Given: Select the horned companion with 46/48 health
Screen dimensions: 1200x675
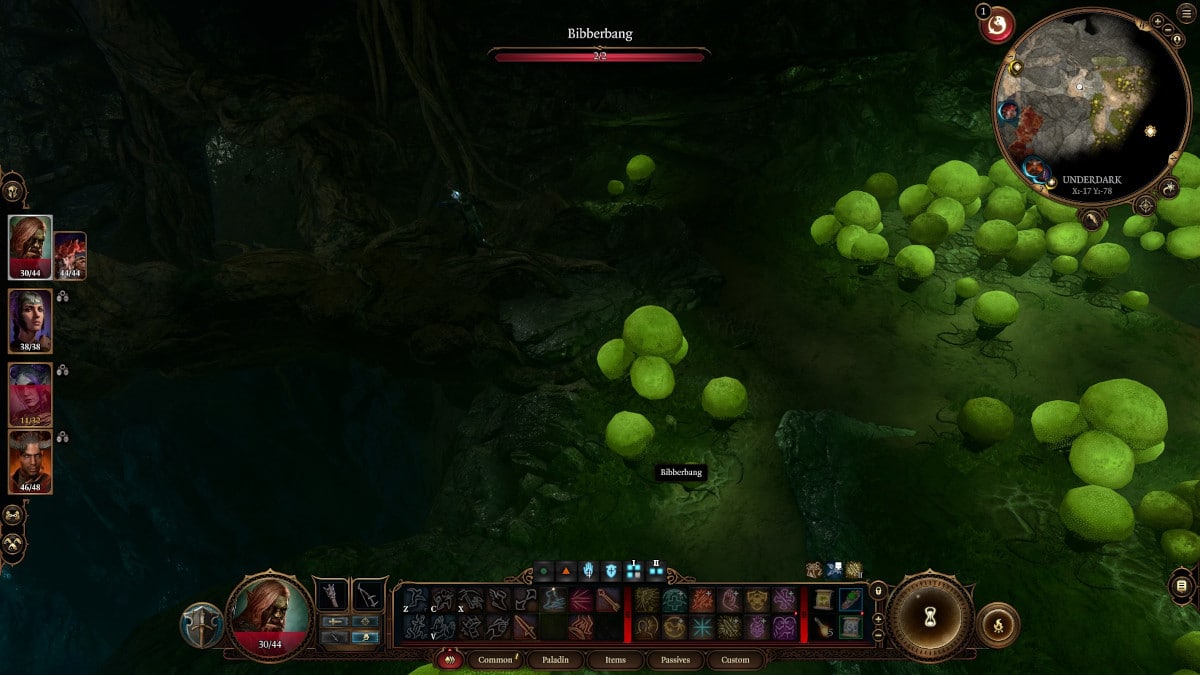Looking at the screenshot, I should pos(30,461).
